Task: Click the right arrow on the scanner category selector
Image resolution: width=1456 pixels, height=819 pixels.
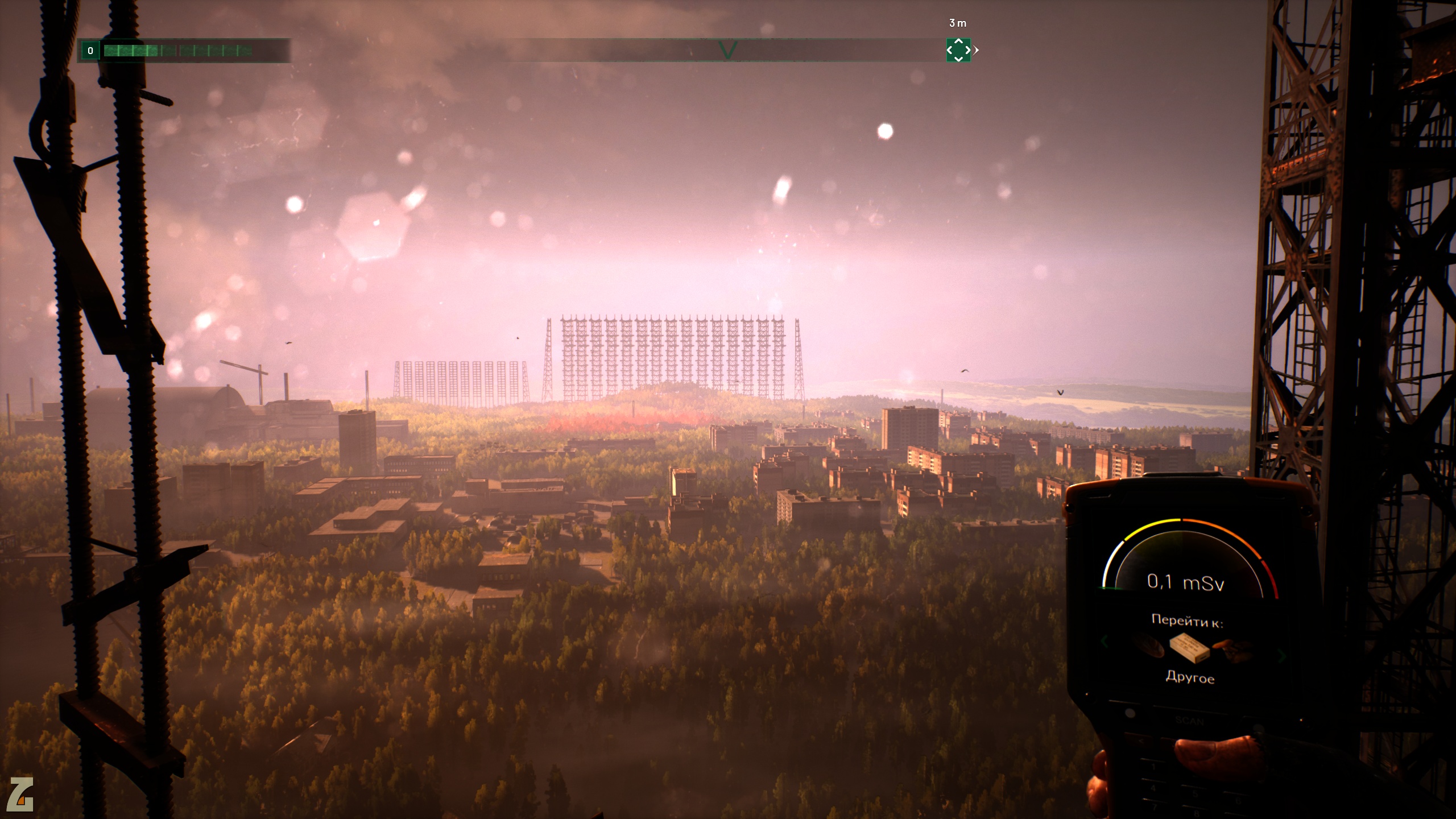Action: tap(1282, 656)
